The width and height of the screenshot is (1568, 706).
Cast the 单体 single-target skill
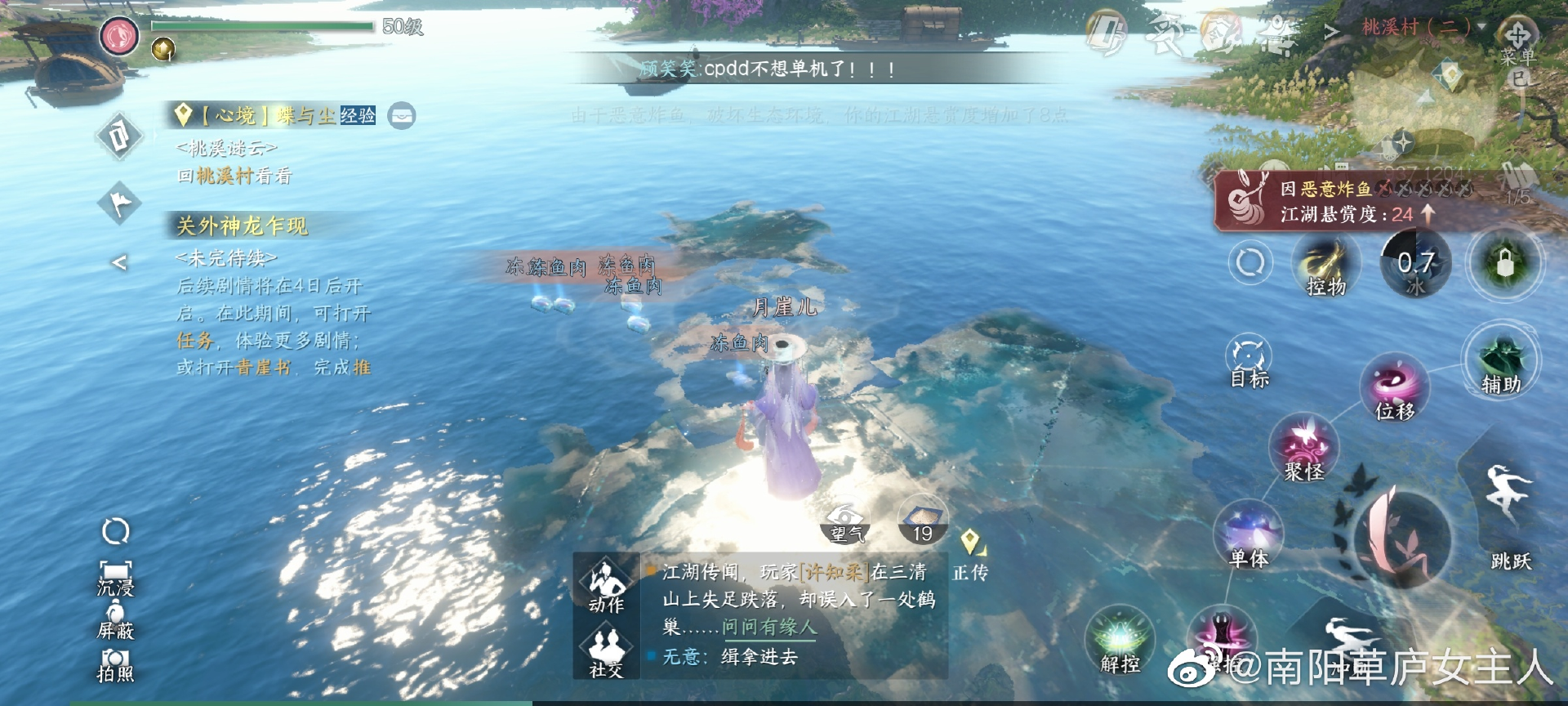click(x=1248, y=535)
